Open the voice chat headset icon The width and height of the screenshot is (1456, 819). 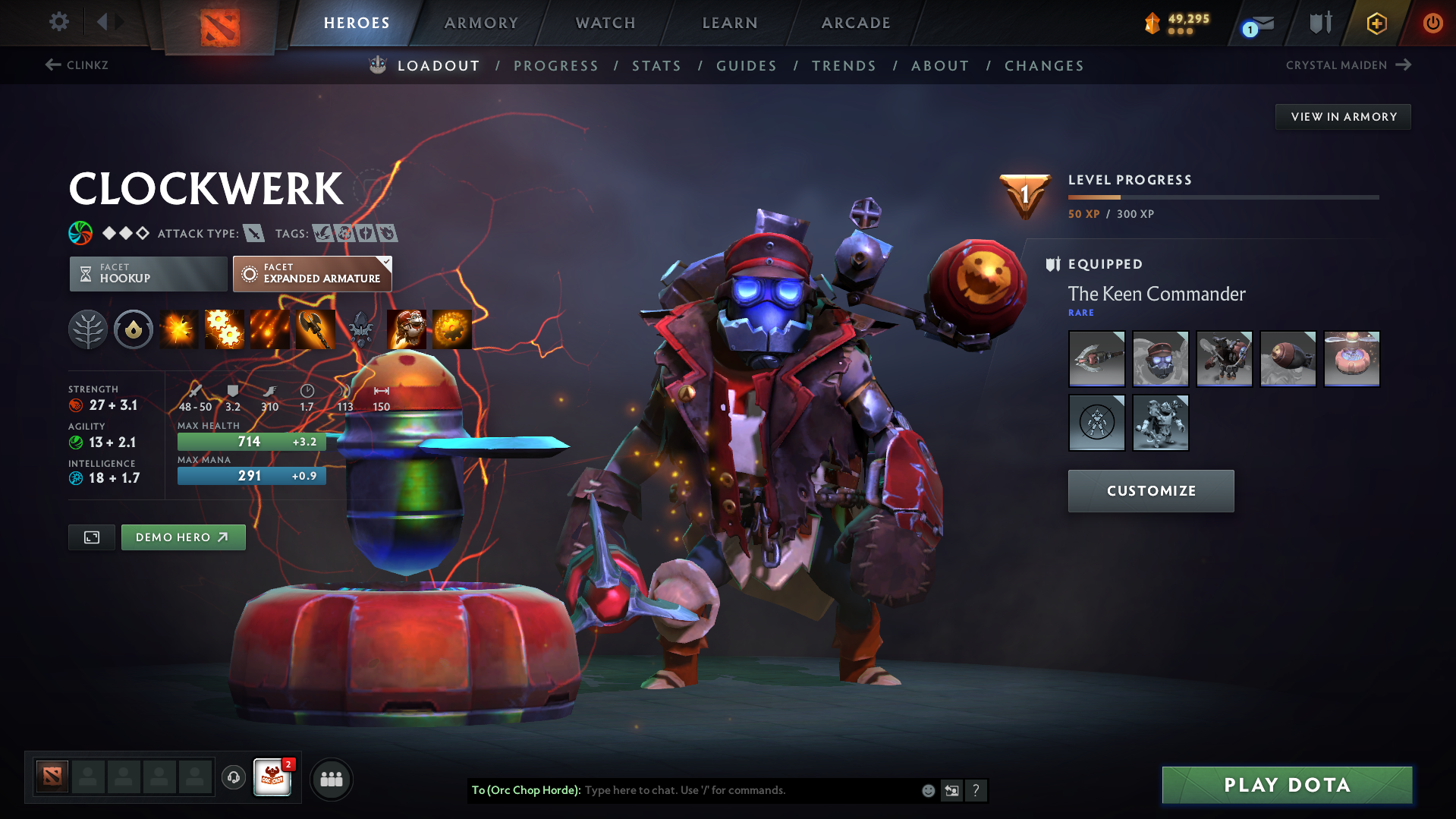pyautogui.click(x=233, y=779)
